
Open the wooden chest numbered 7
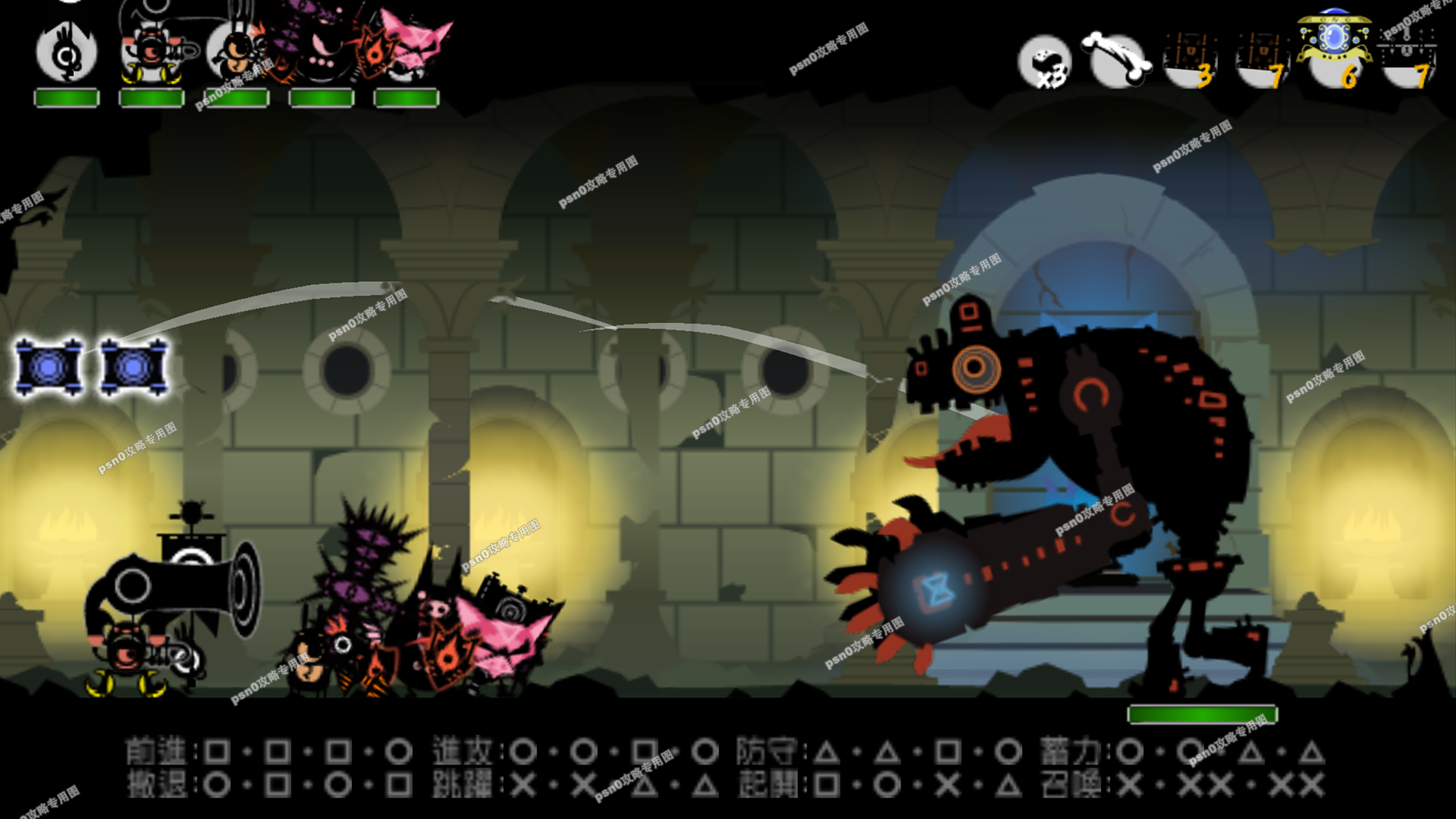click(1262, 61)
